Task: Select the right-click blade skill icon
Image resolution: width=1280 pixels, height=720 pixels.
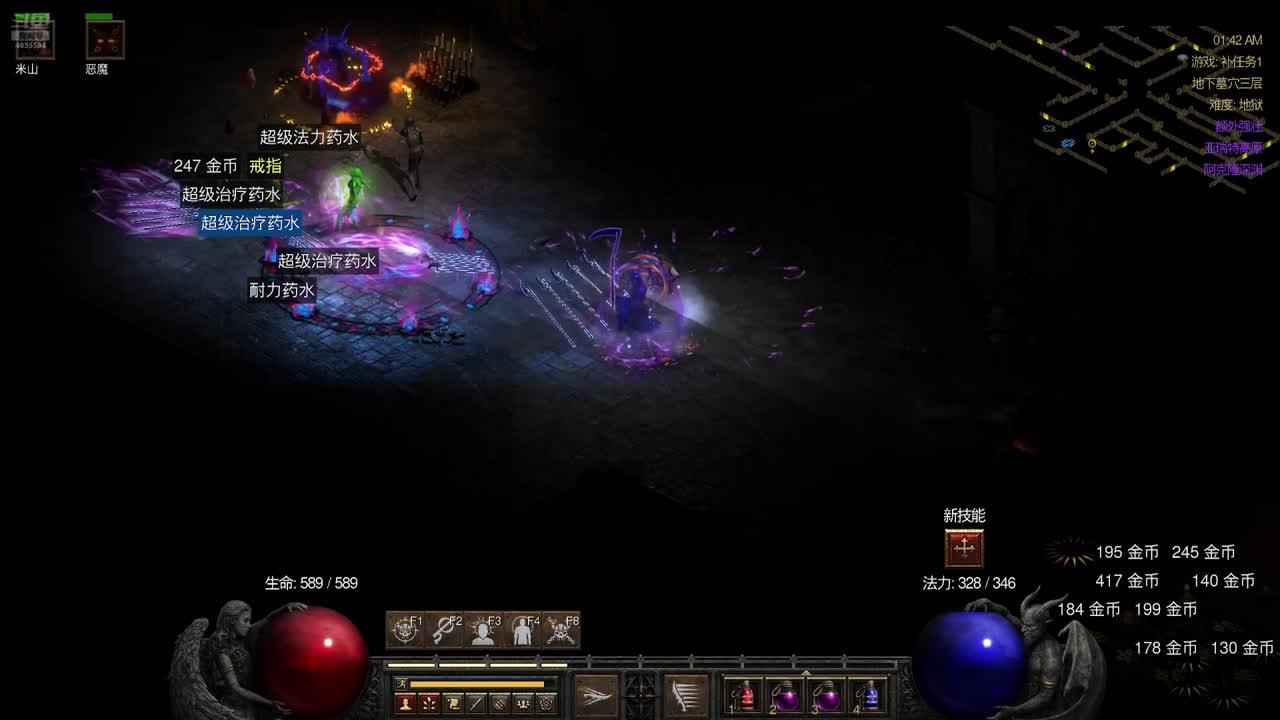Action: pyautogui.click(x=686, y=694)
